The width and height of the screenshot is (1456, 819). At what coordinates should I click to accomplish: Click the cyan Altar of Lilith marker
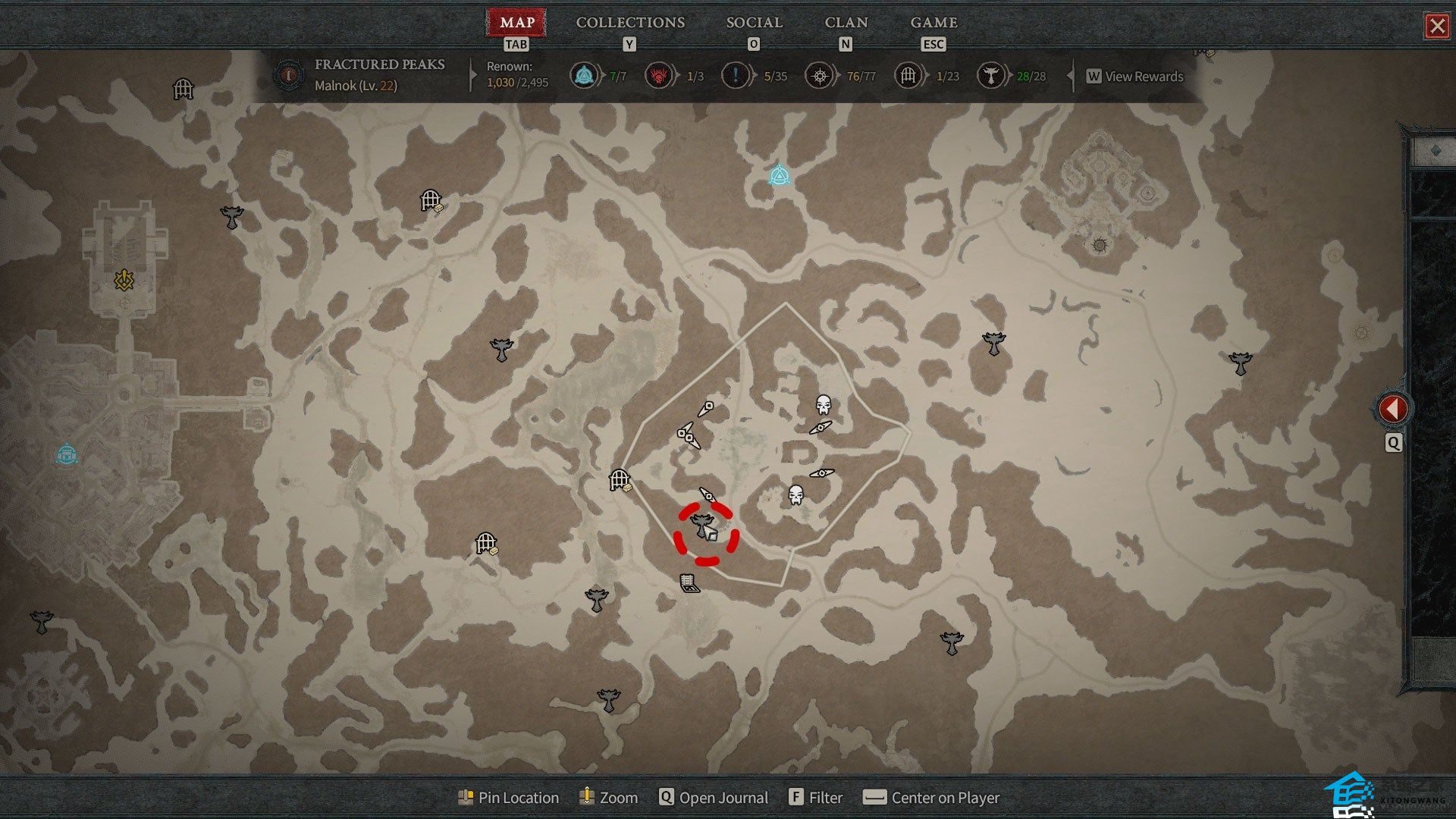(779, 176)
